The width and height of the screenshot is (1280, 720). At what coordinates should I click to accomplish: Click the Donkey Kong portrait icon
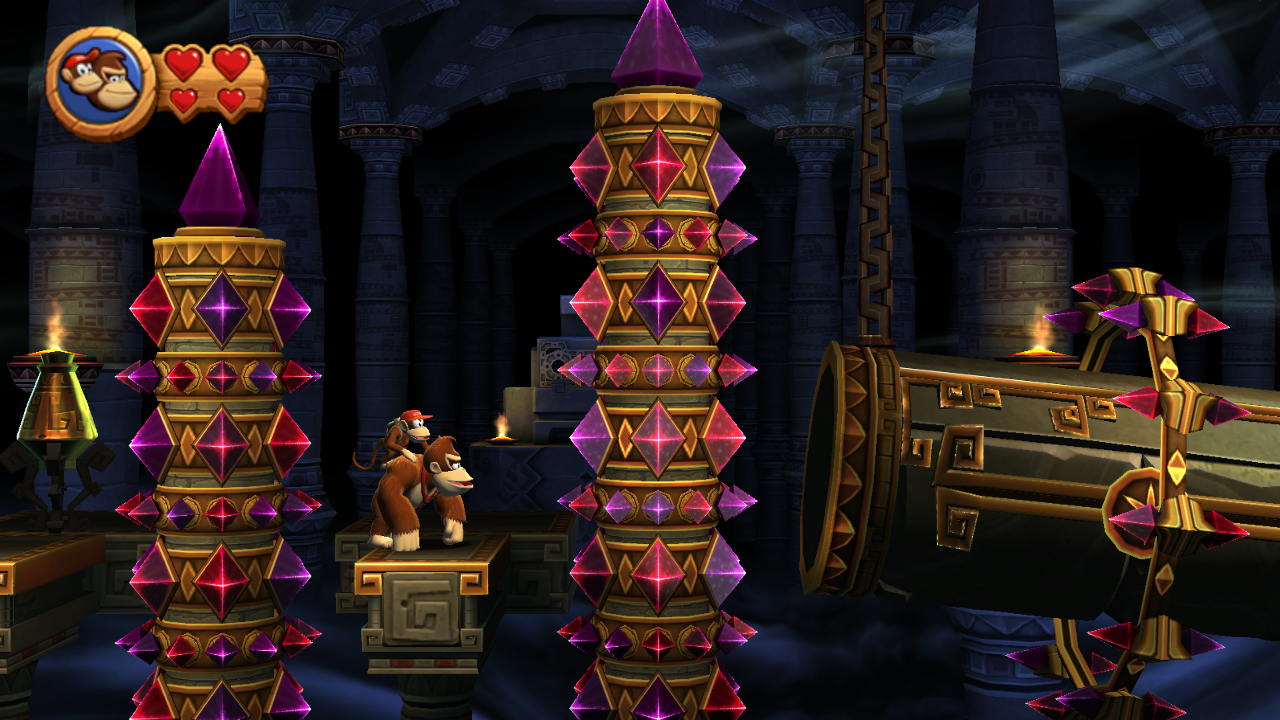point(97,72)
